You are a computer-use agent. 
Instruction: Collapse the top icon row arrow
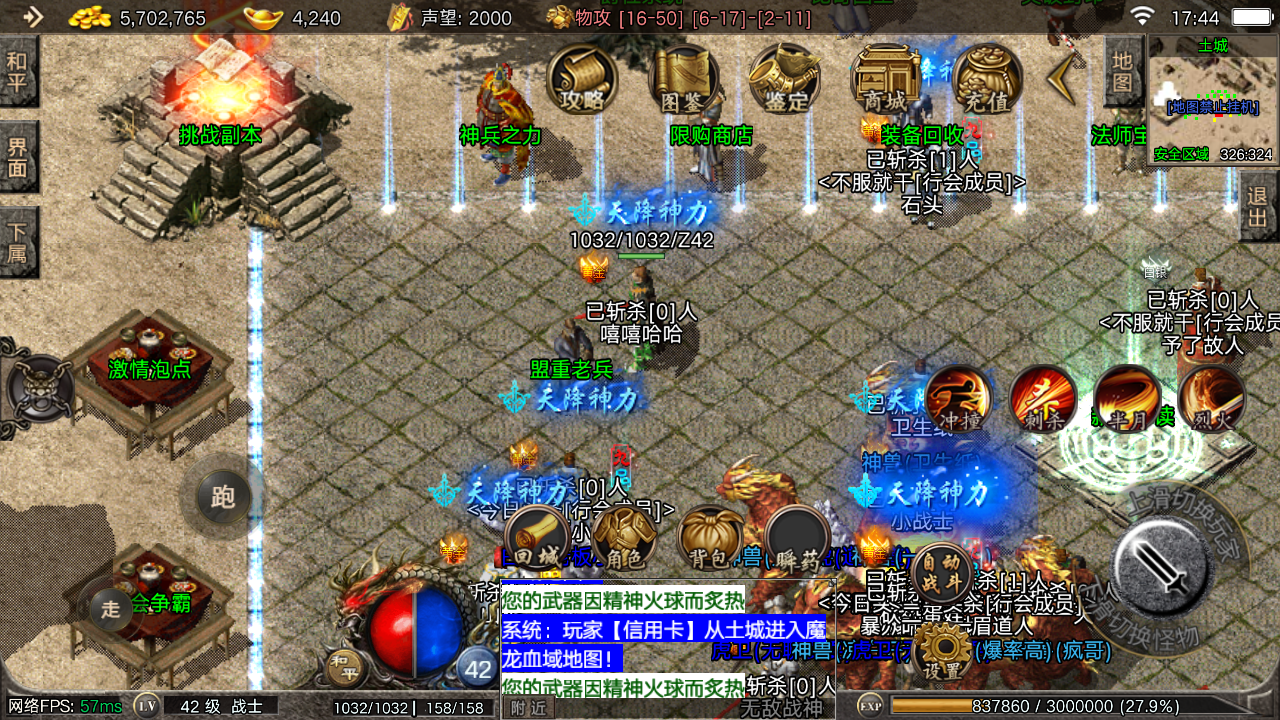pyautogui.click(x=1062, y=78)
